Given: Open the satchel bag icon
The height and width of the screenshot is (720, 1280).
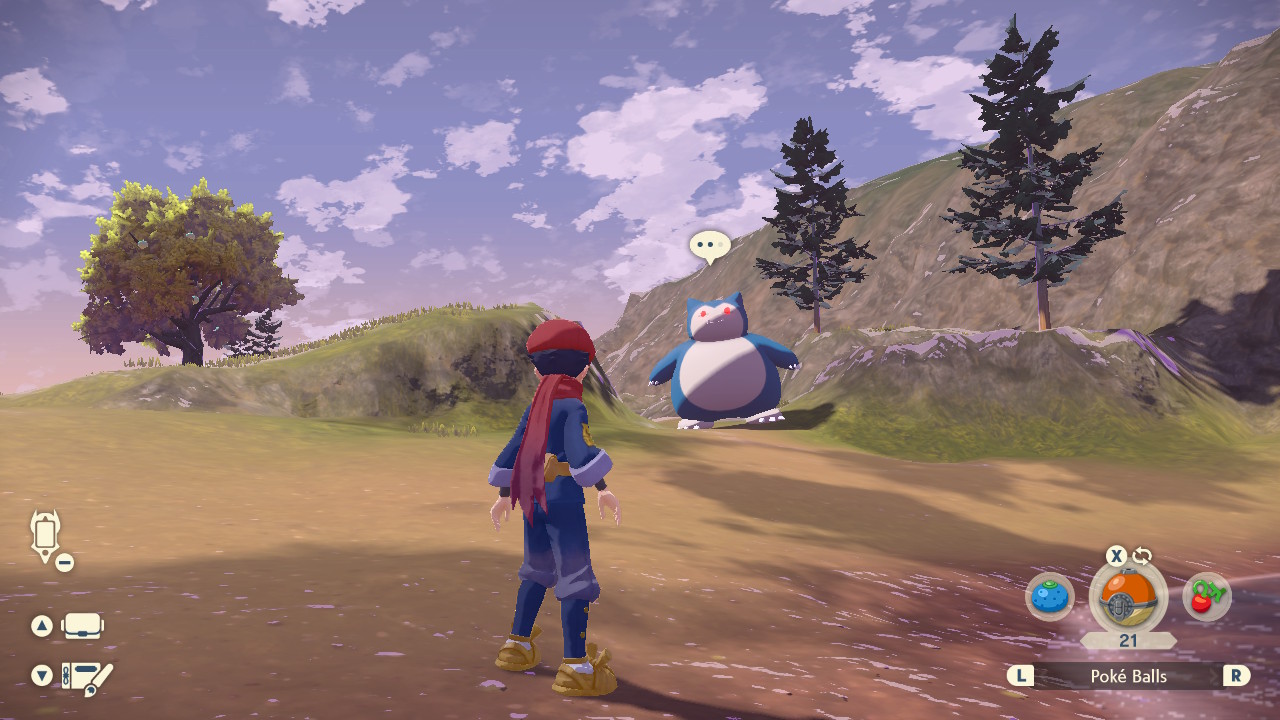Looking at the screenshot, I should (x=83, y=627).
